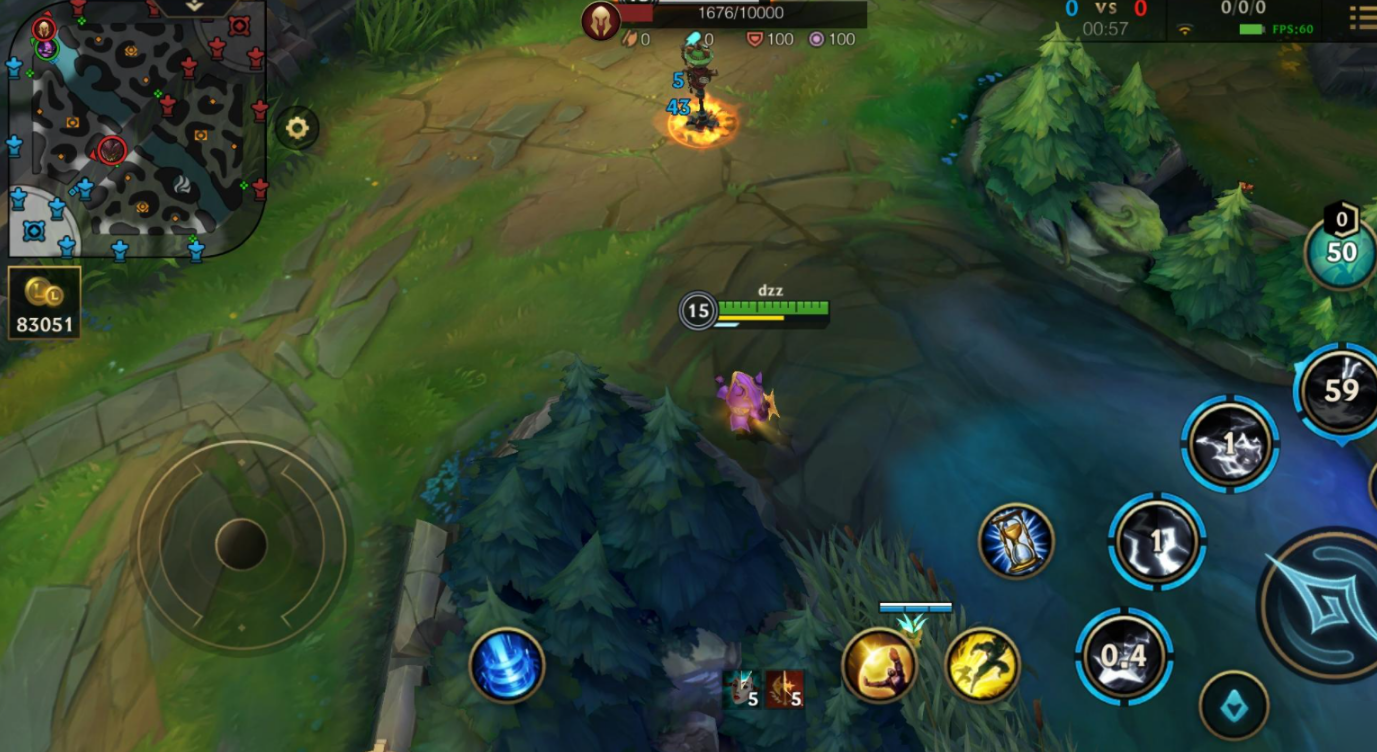Image resolution: width=1377 pixels, height=752 pixels.
Task: Tap the ultimate ability showing 59 cooldown
Action: (1340, 389)
